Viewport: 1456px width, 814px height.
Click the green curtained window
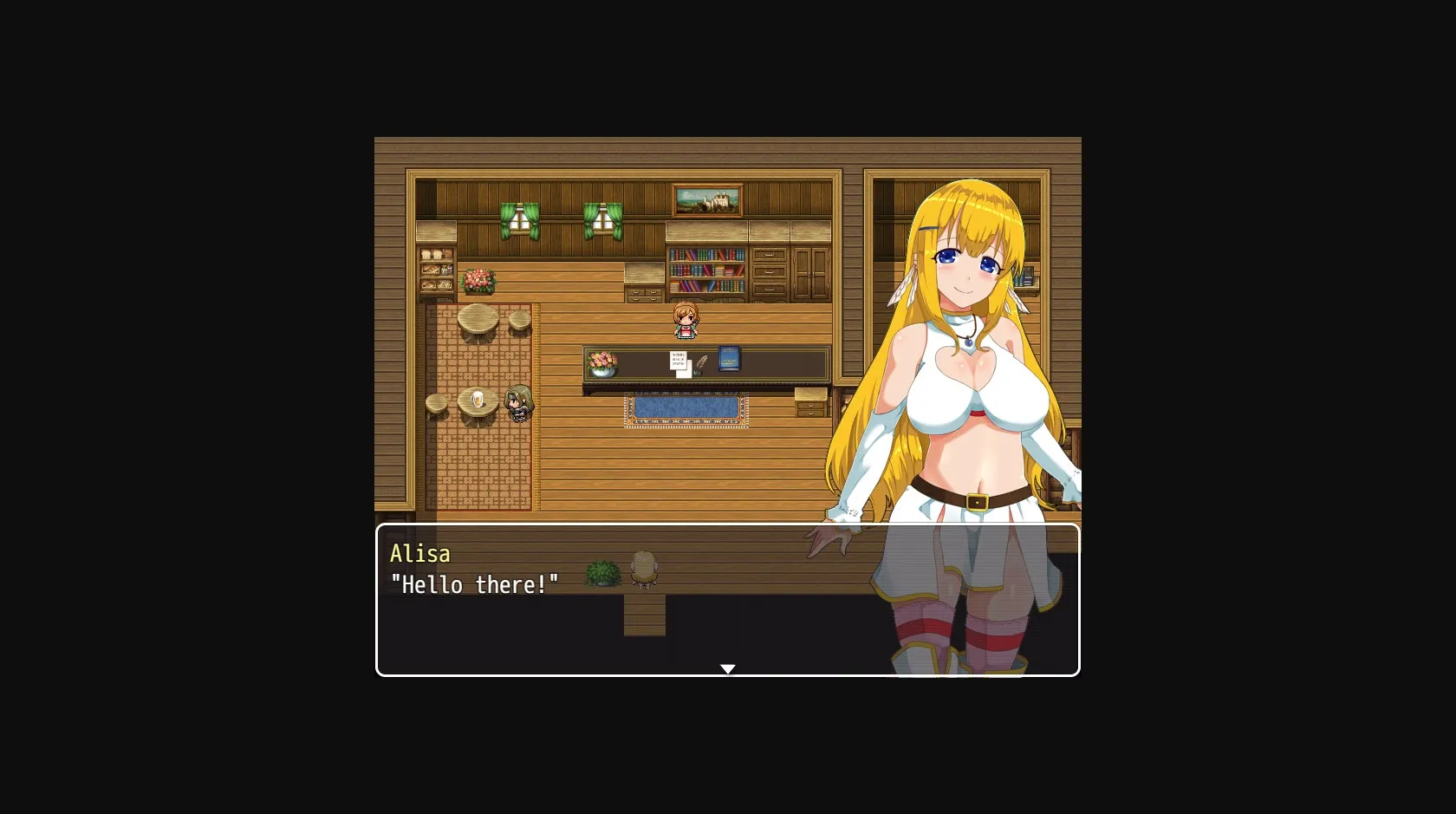pyautogui.click(x=518, y=218)
